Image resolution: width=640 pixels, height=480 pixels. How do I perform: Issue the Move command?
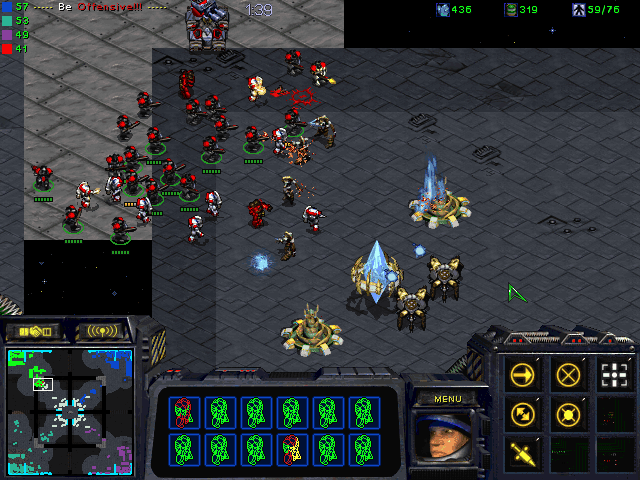click(x=523, y=376)
